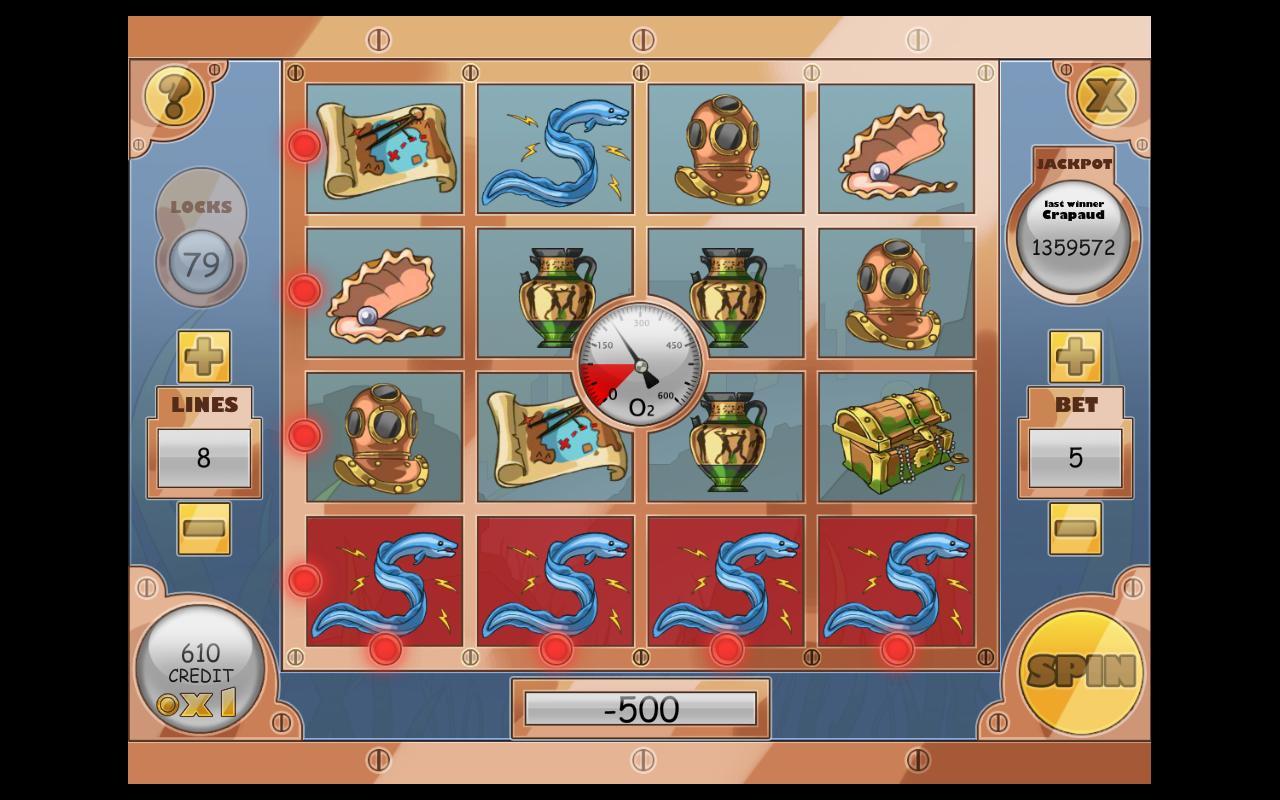Click the treasure chest symbol

point(897,442)
